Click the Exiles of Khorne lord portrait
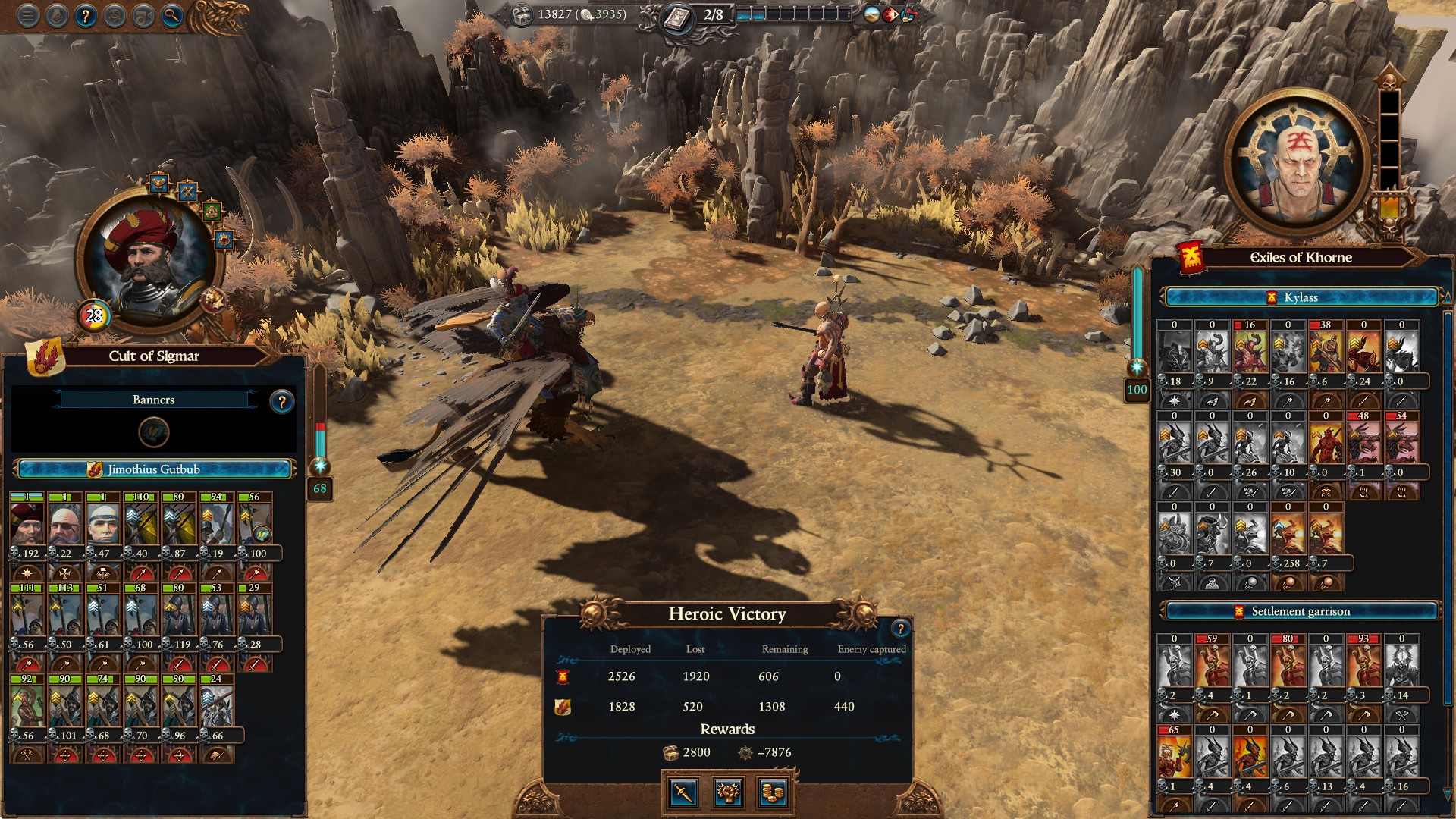This screenshot has width=1456, height=819. click(x=1298, y=163)
